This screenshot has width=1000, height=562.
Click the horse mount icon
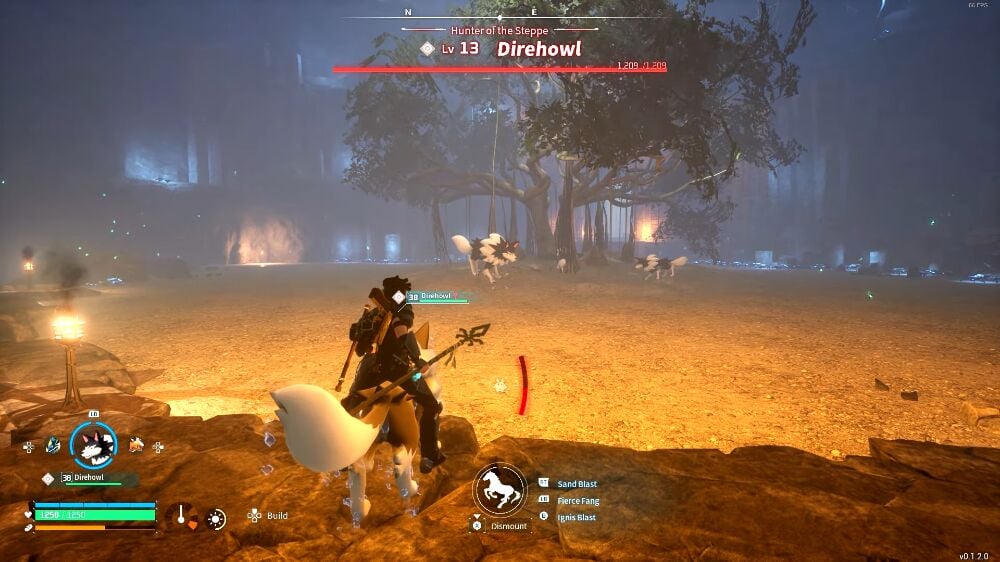coord(500,489)
